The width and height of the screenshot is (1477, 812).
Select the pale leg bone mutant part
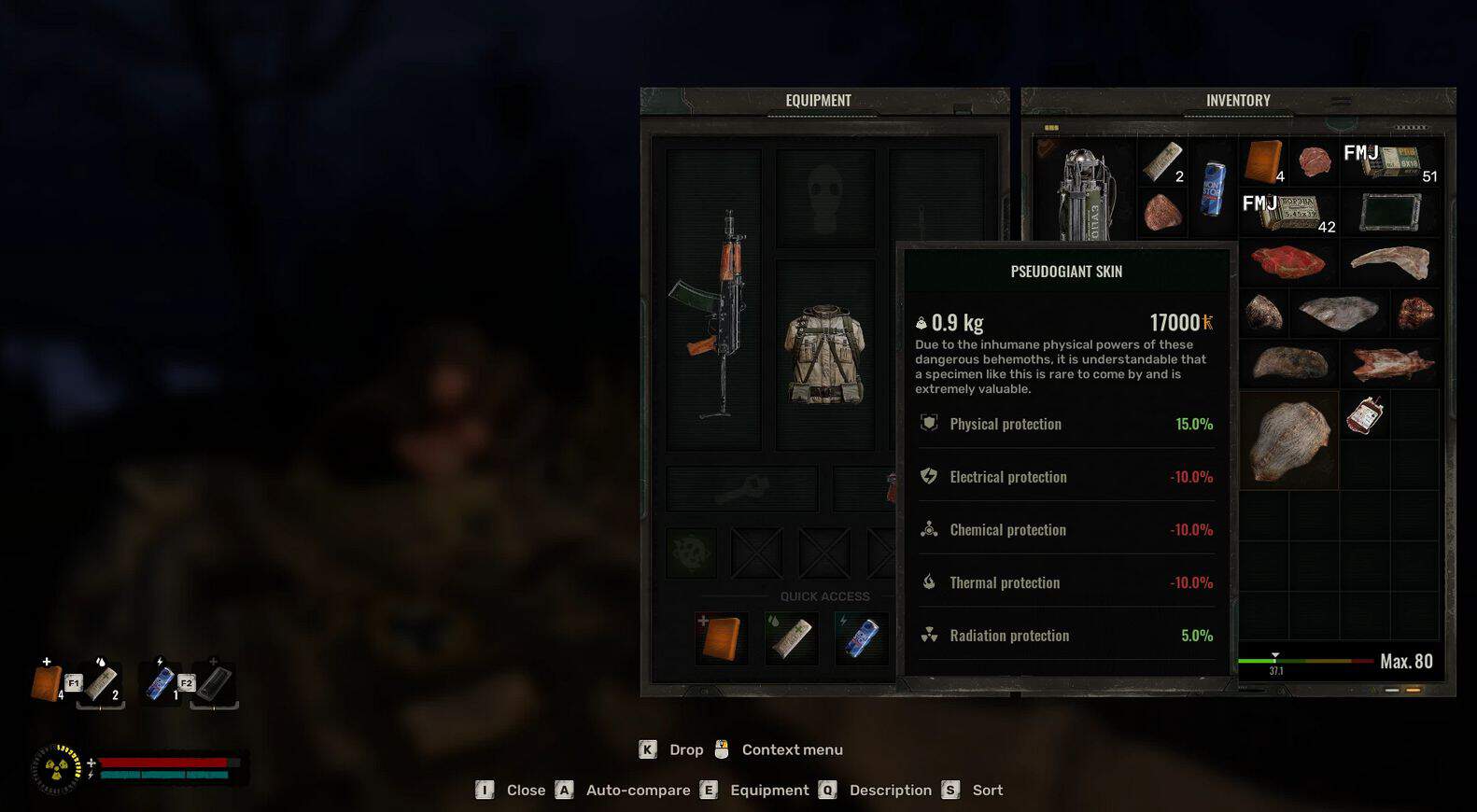[x=1390, y=262]
